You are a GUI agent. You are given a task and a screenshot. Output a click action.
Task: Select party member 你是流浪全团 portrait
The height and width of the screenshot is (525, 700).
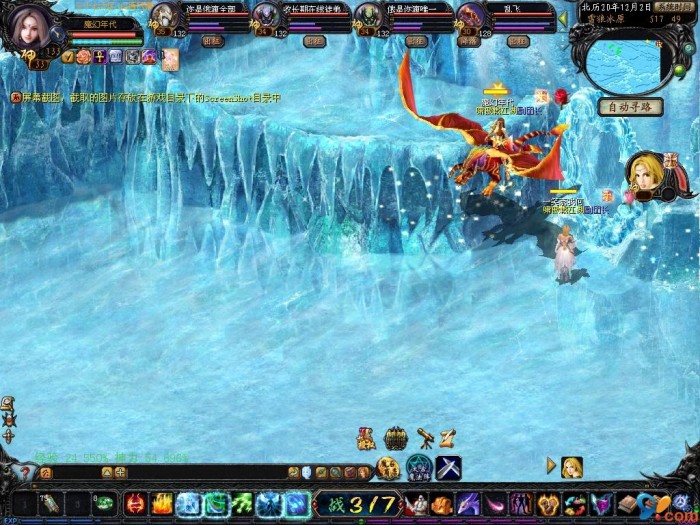coord(164,17)
